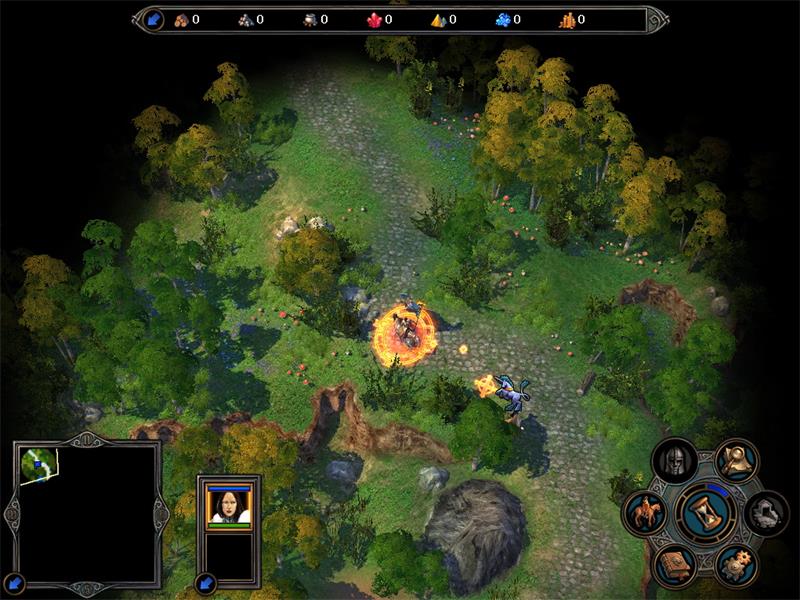Image resolution: width=800 pixels, height=600 pixels.
Task: Collapse the minimap panel with its blue arrow
Action: (15, 581)
